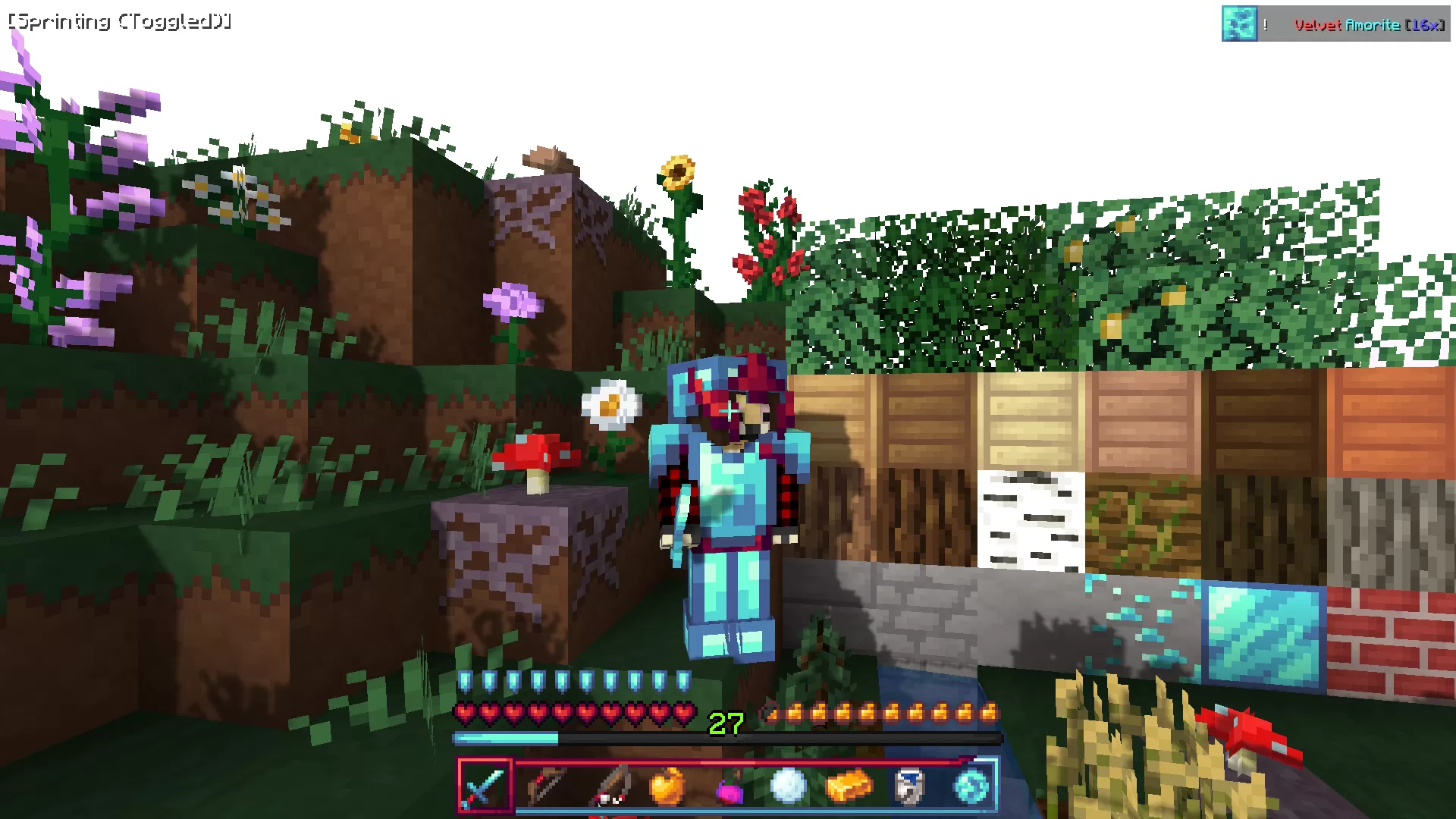
Task: Select the snowball in the hotbar
Action: click(787, 786)
